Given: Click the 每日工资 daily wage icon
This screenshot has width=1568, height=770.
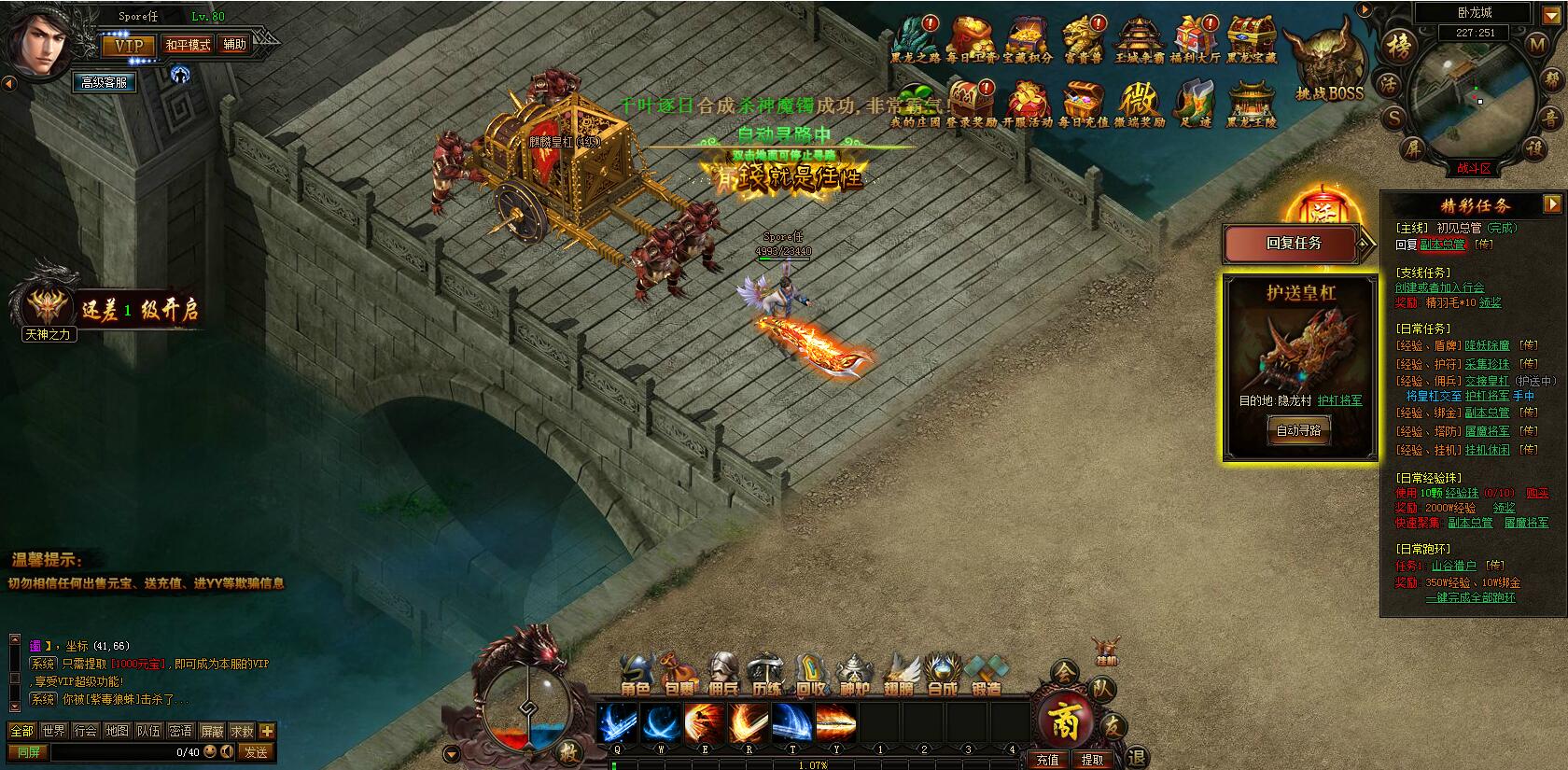Looking at the screenshot, I should 971,38.
